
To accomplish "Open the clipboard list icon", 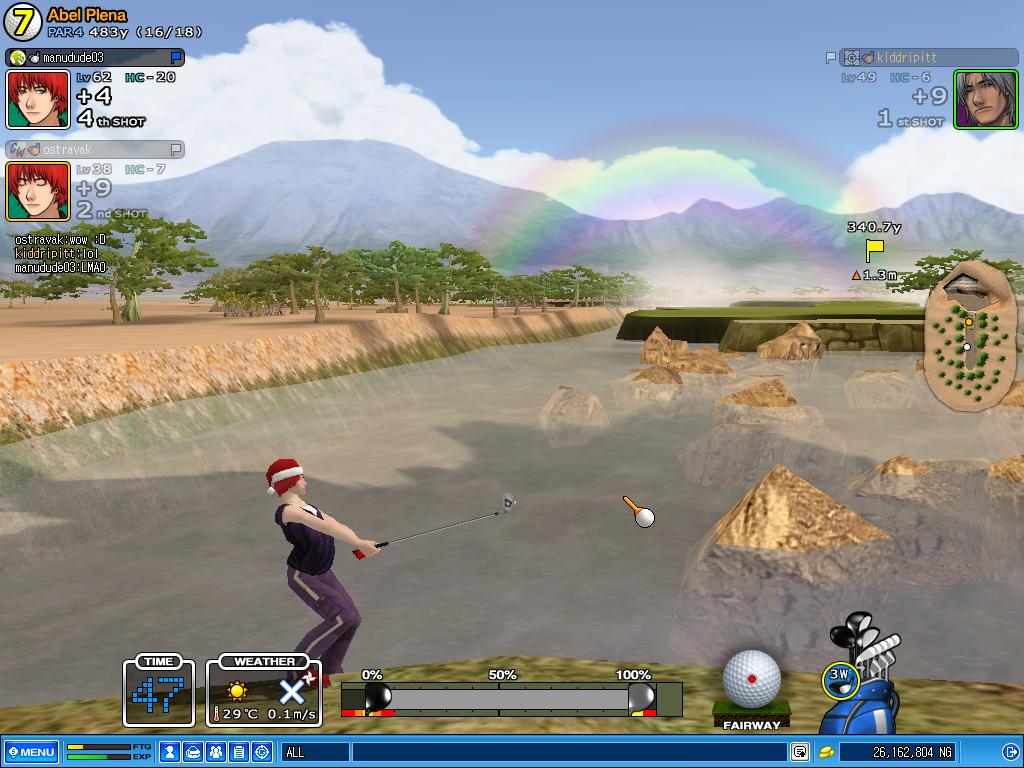I will point(239,752).
